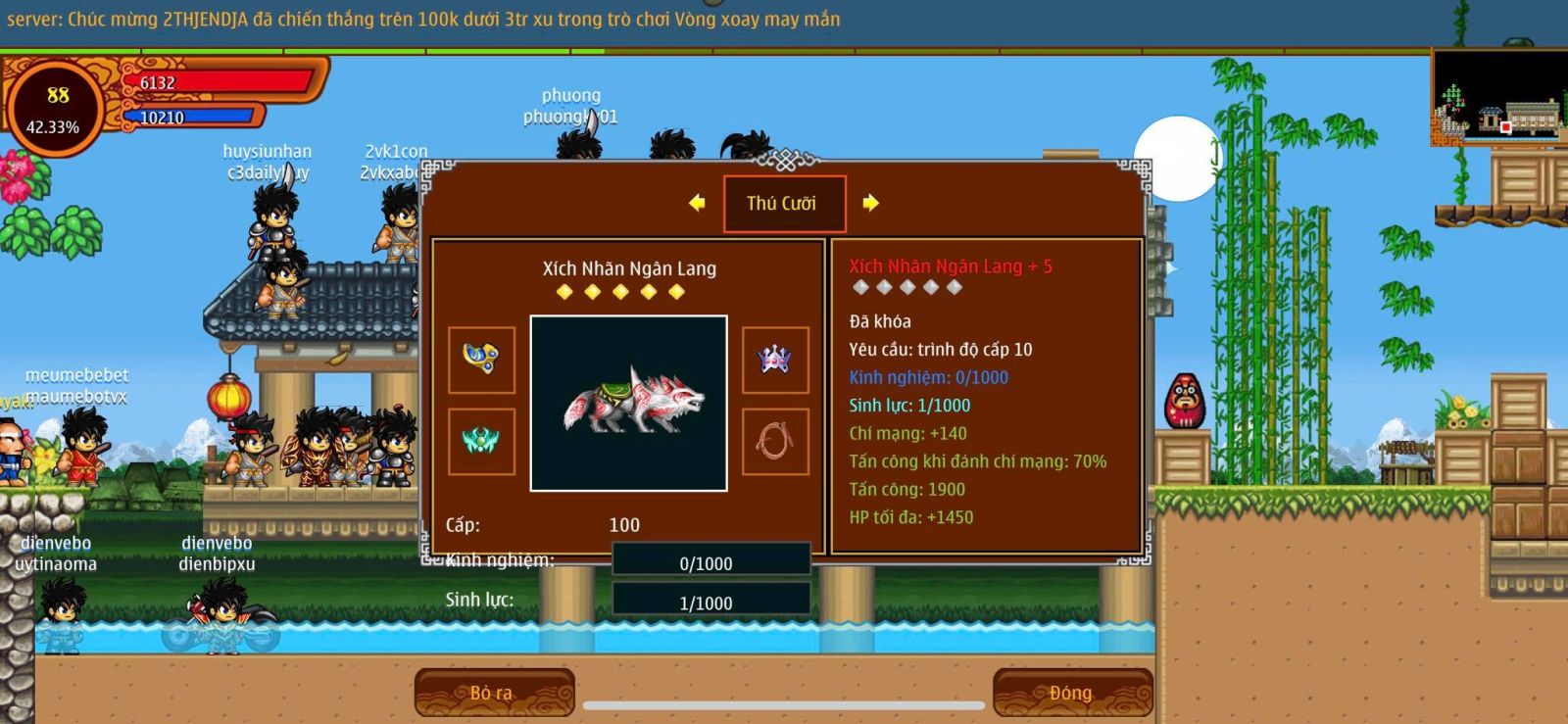Viewport: 1568px width, 724px height.
Task: Go to previous tab with left arrow
Action: [697, 203]
